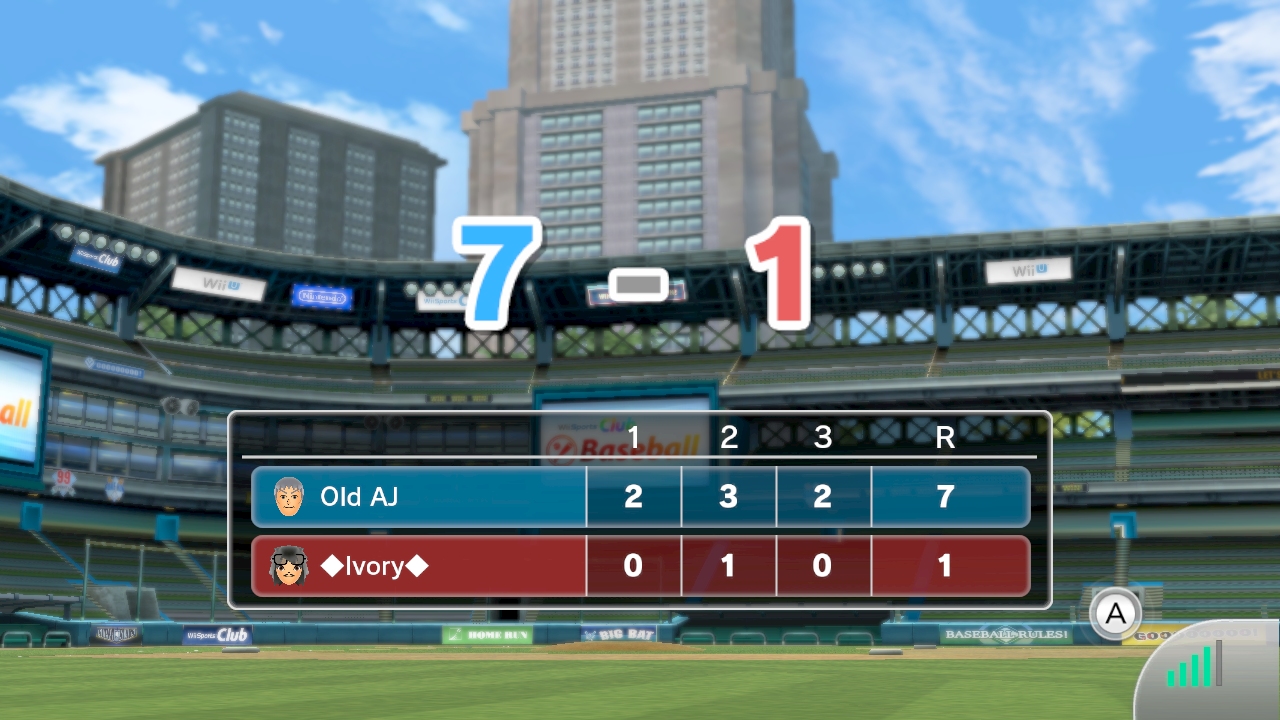Select Old AJ's Mii avatar icon

click(x=290, y=496)
